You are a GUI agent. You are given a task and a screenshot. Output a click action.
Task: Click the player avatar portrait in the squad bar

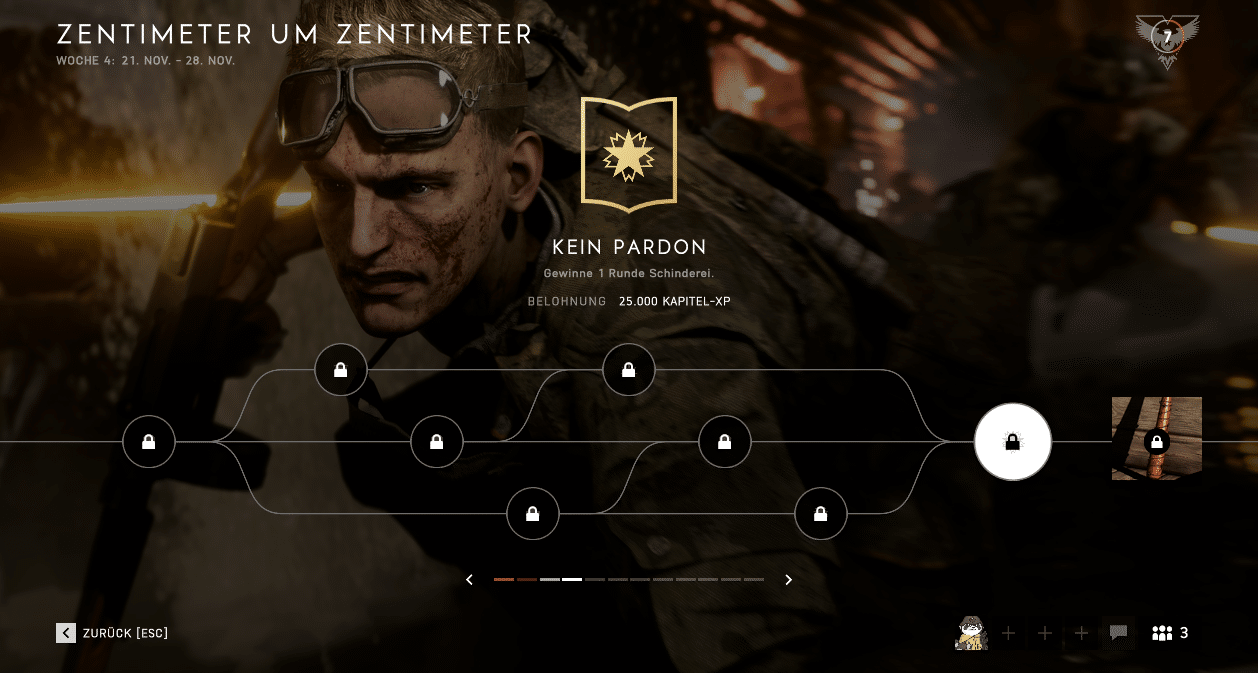pos(971,633)
